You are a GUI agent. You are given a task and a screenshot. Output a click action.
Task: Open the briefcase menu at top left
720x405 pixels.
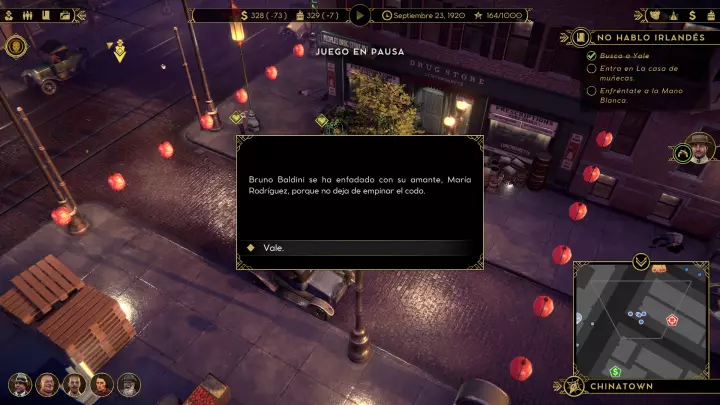65,15
